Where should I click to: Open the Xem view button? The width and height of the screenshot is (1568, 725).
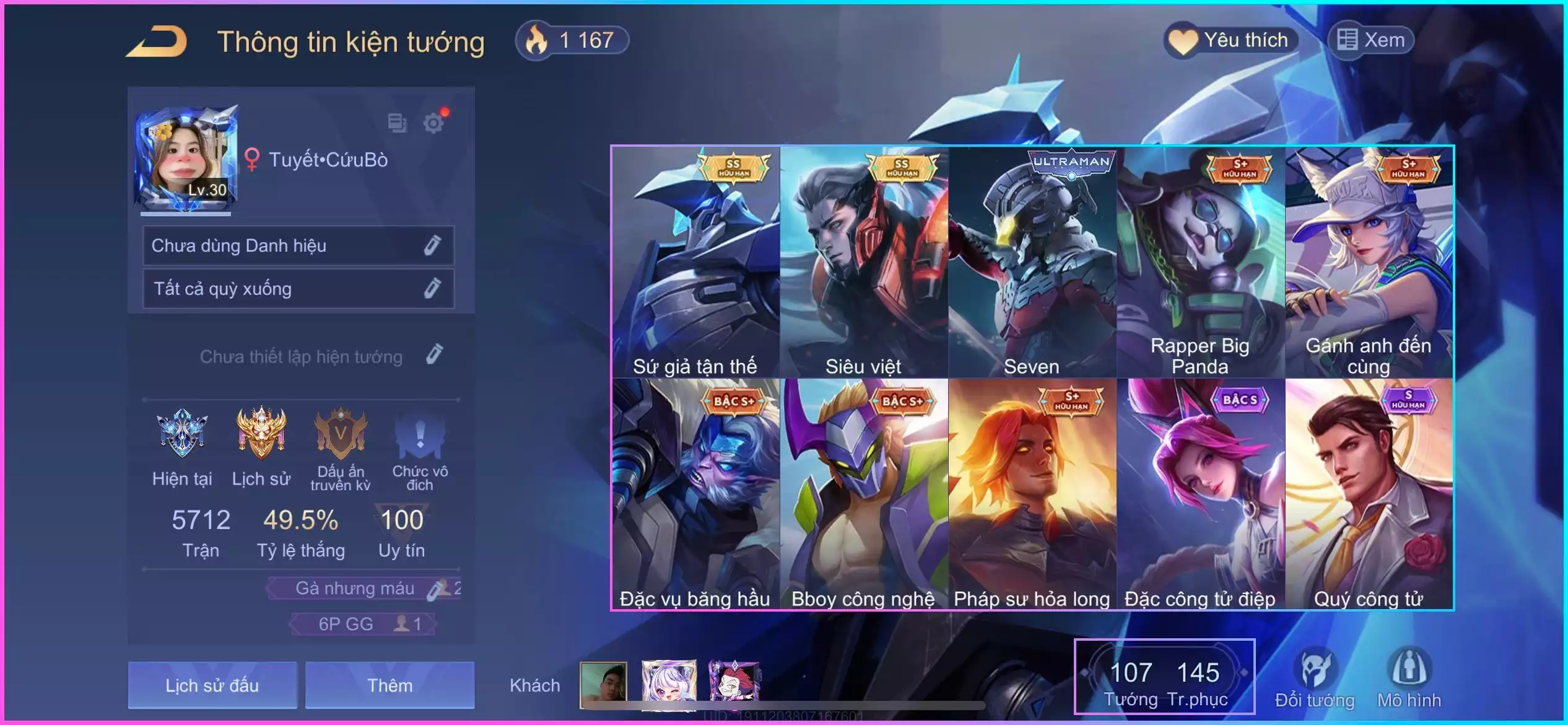[1371, 41]
